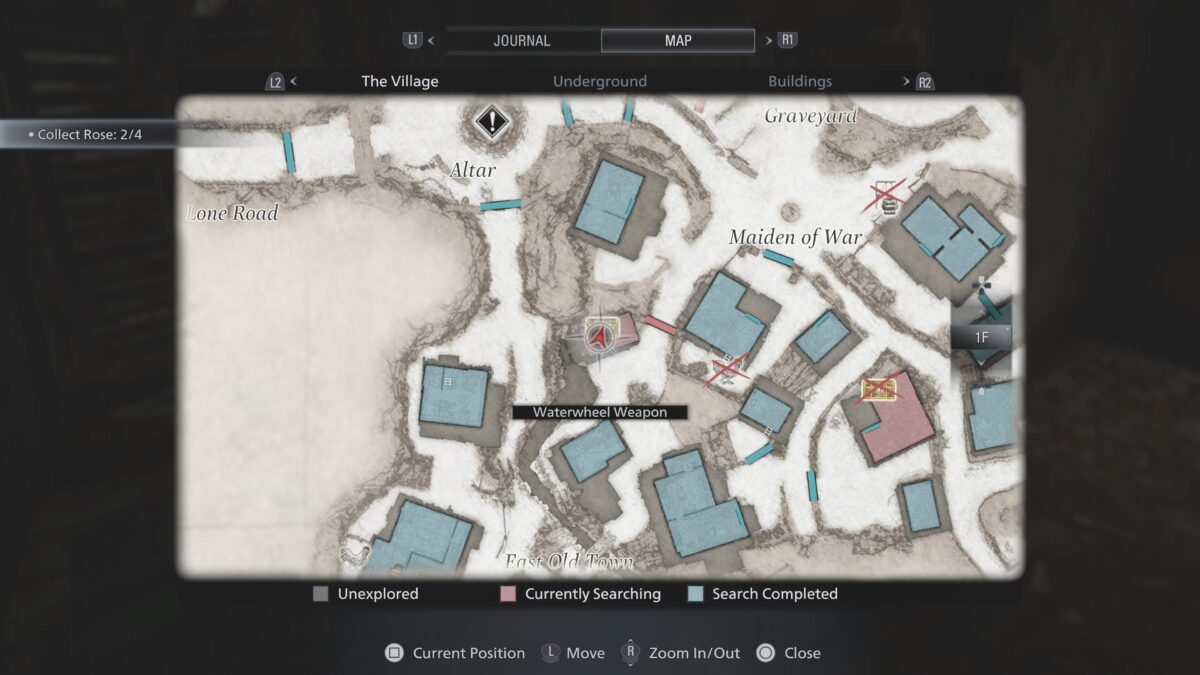The image size is (1200, 675).
Task: Select the exclamation objective marker near Altar
Action: [491, 123]
